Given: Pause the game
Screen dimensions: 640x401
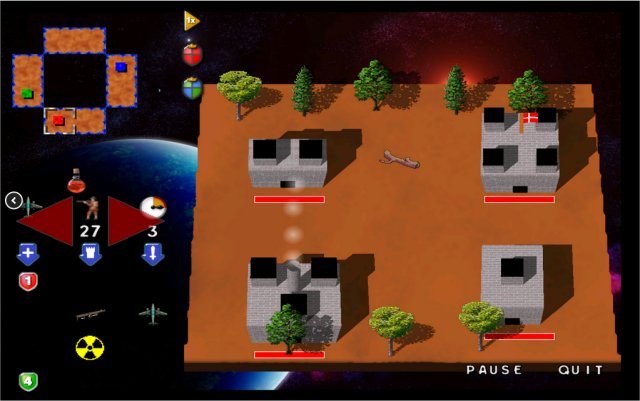Looking at the screenshot, I should (x=494, y=370).
